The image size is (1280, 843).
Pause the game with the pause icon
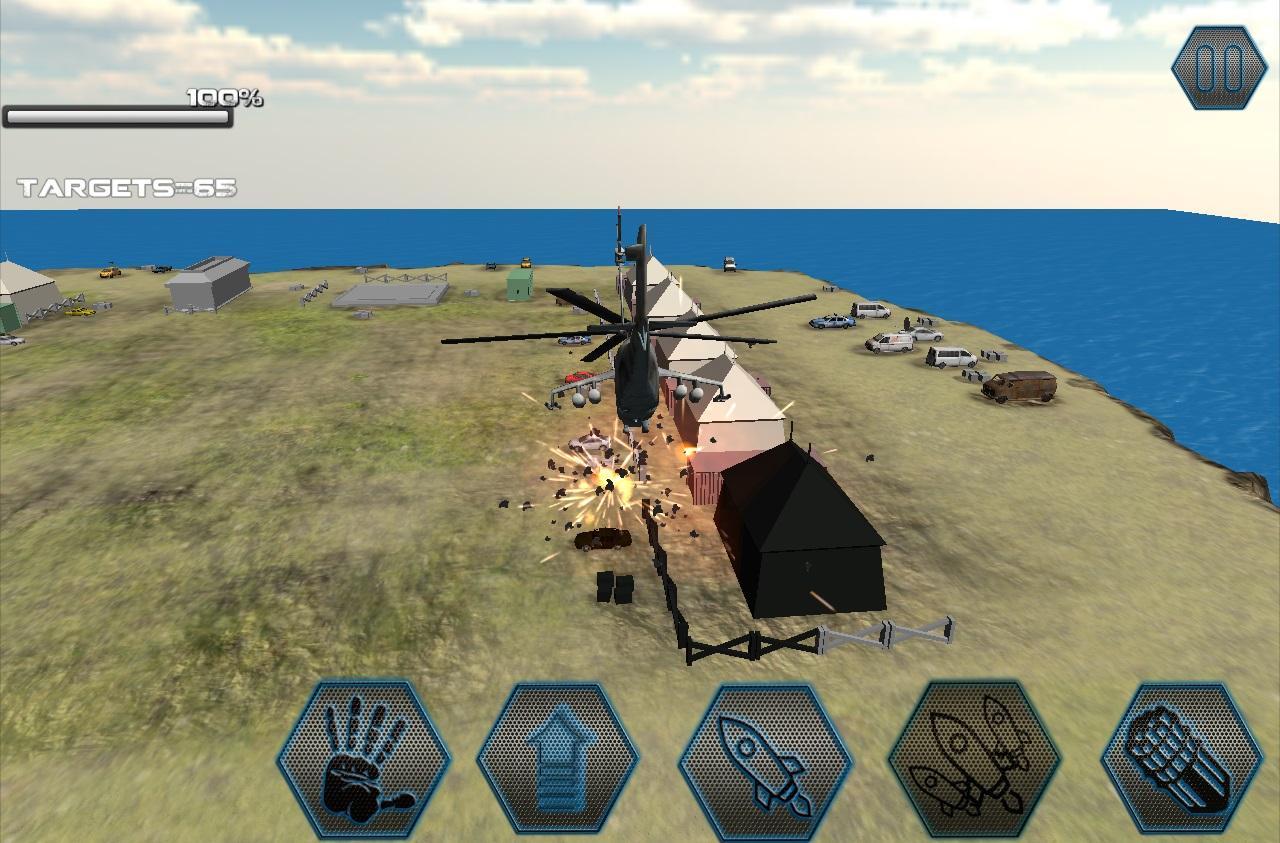pos(1221,67)
